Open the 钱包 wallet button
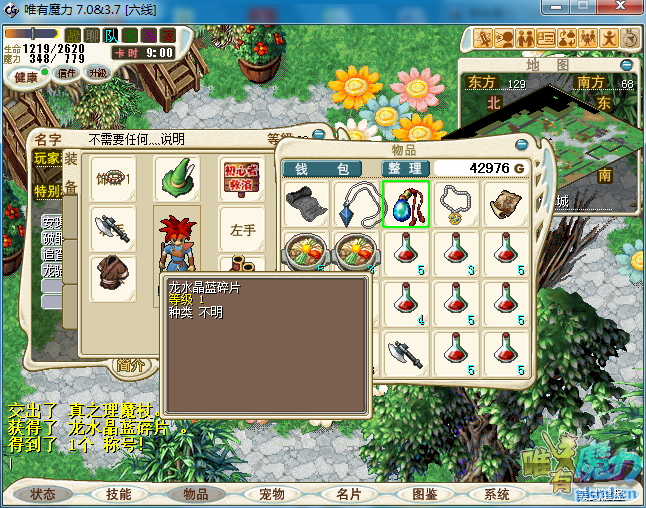646x508 pixels. (321, 168)
